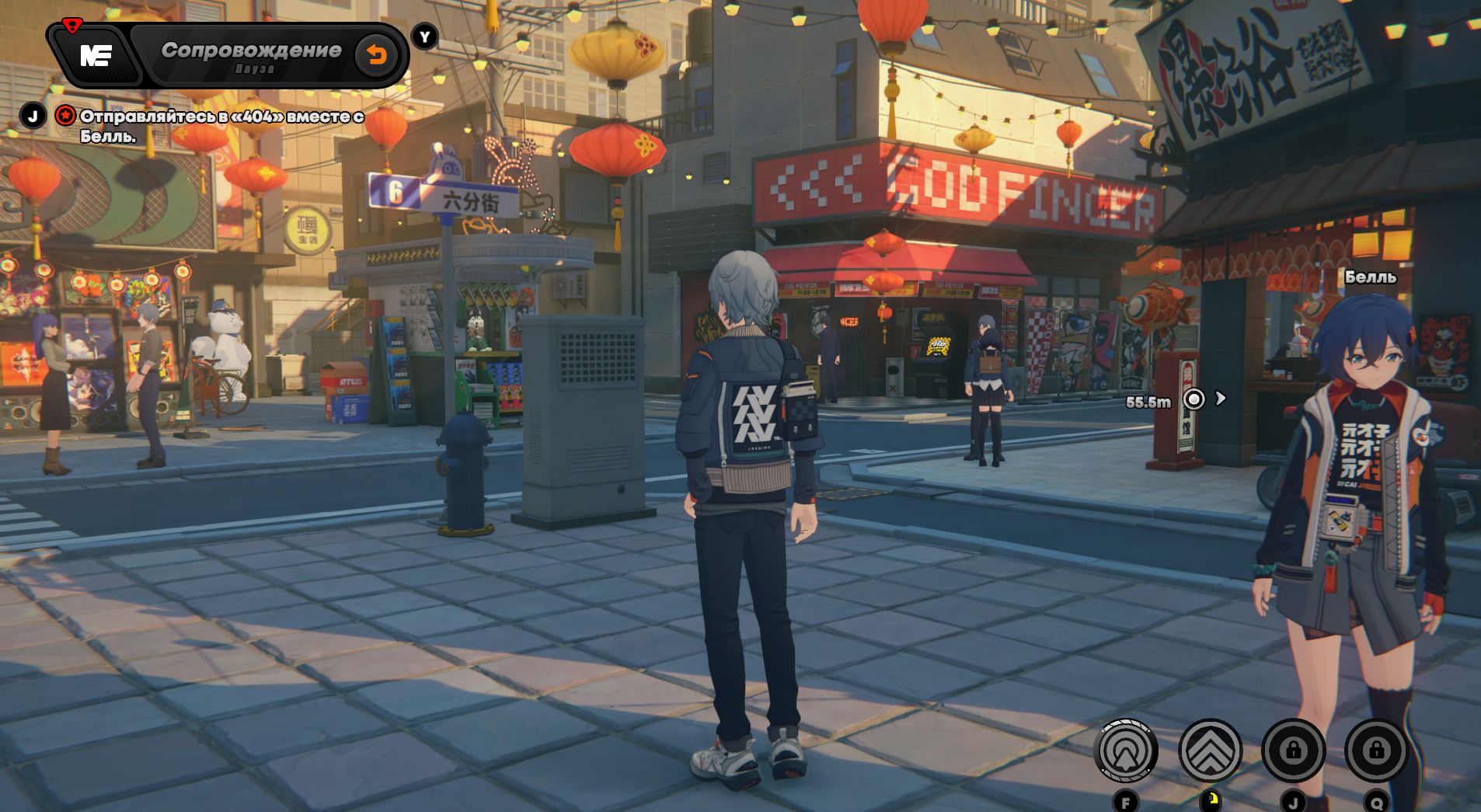Select the «404» quest objective tracker
This screenshot has height=812, width=1481.
coord(221,126)
